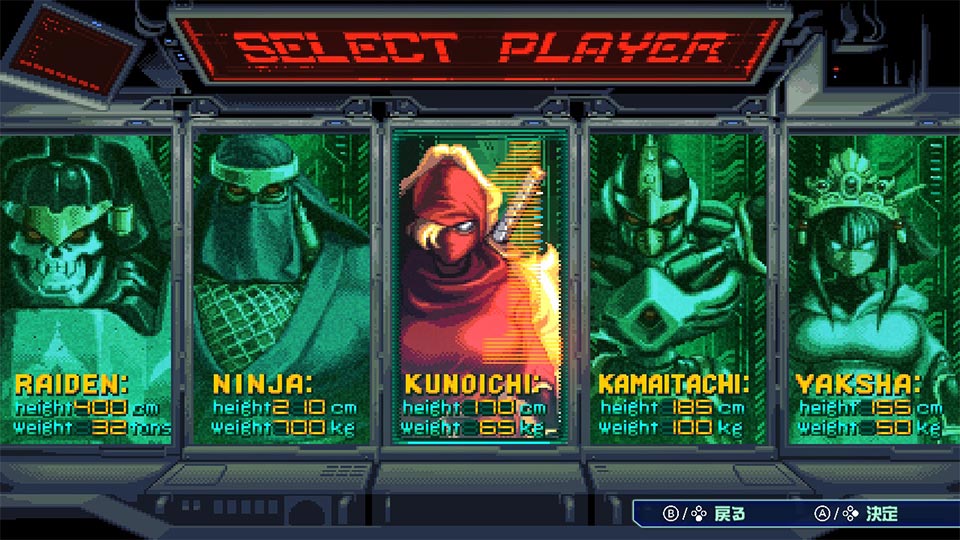The height and width of the screenshot is (540, 960).
Task: Choose the Ninja character panel
Action: pyautogui.click(x=281, y=285)
